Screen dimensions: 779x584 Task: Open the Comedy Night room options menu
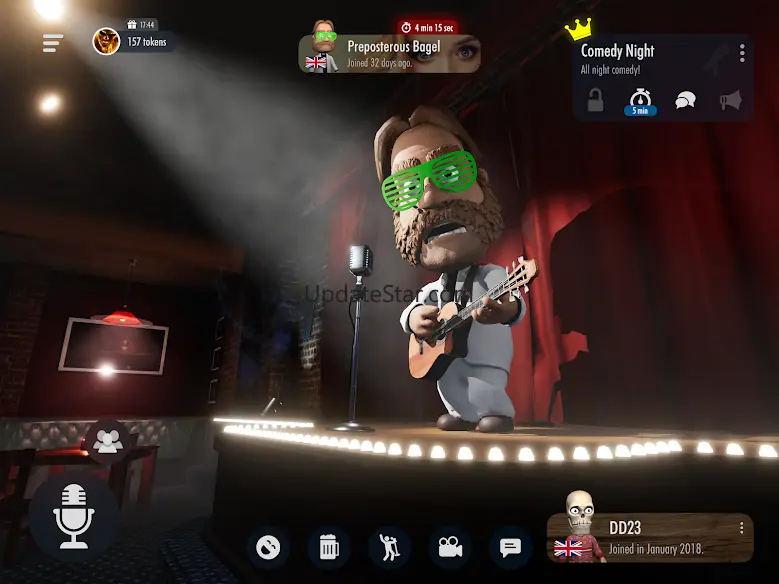coord(742,53)
